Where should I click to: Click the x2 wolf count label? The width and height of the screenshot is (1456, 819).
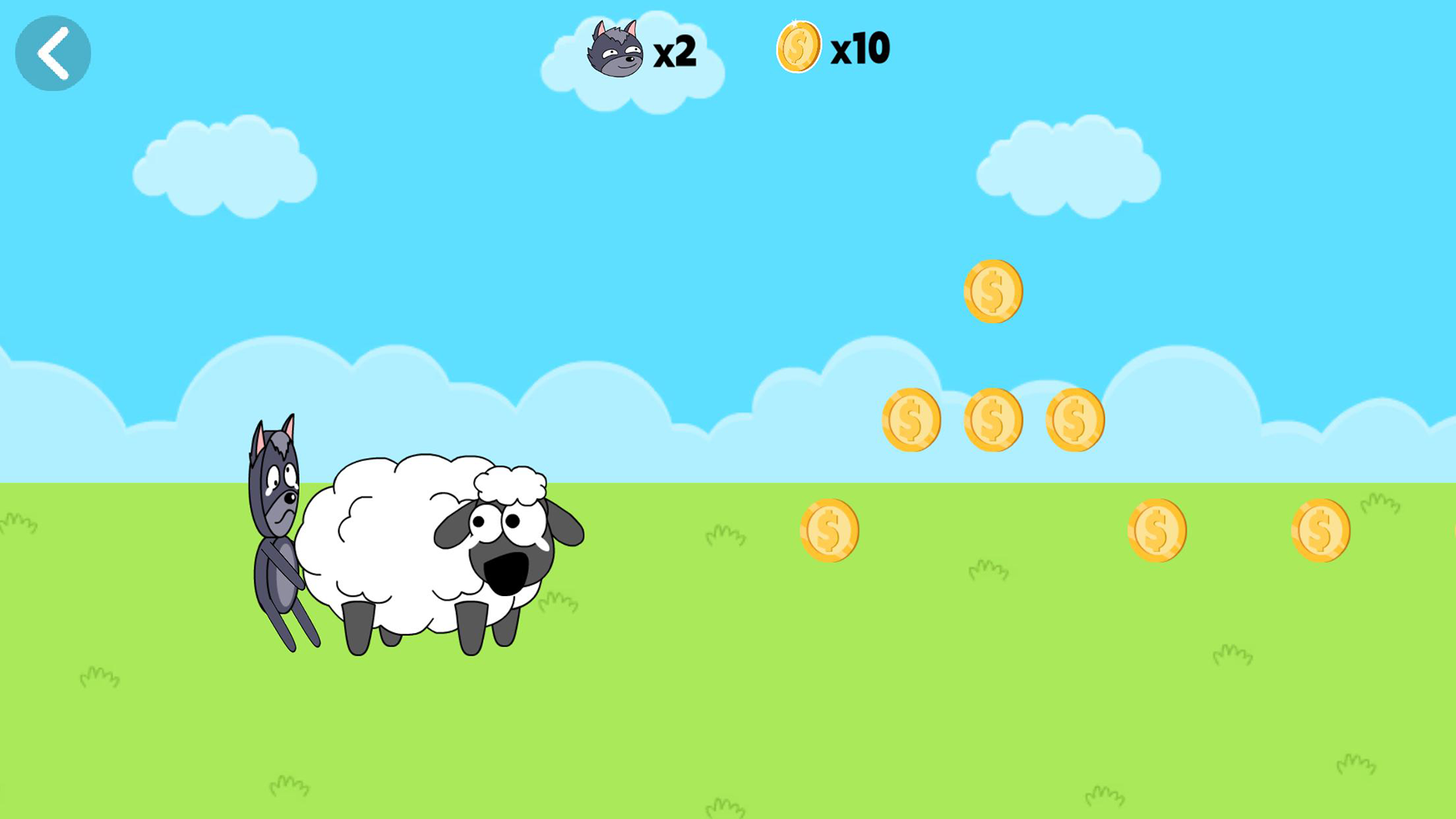673,52
